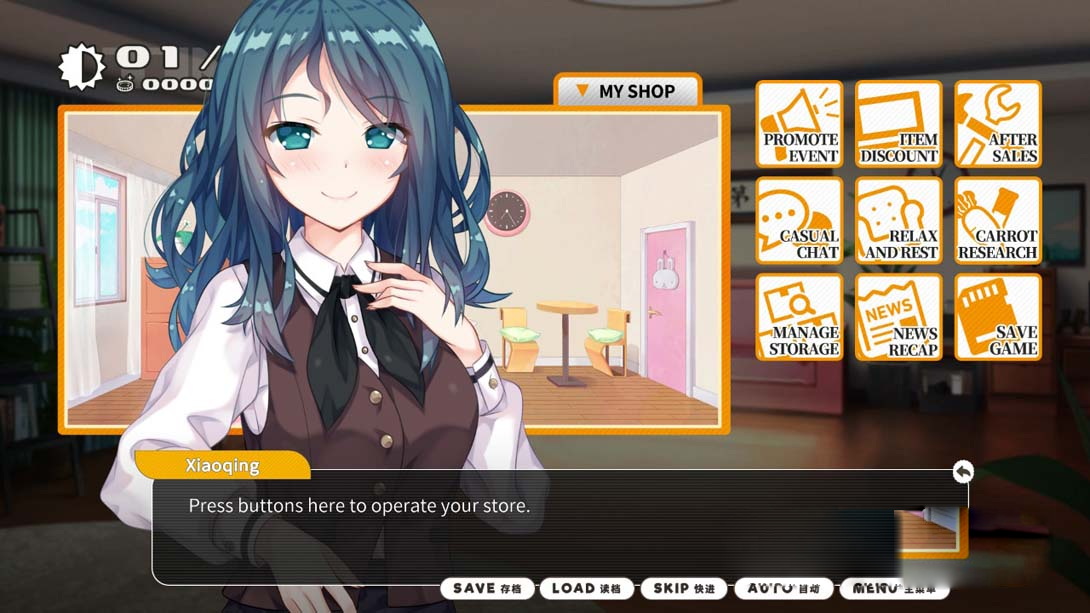This screenshot has width=1090, height=613.
Task: Select the After Sales button
Action: (x=997, y=124)
